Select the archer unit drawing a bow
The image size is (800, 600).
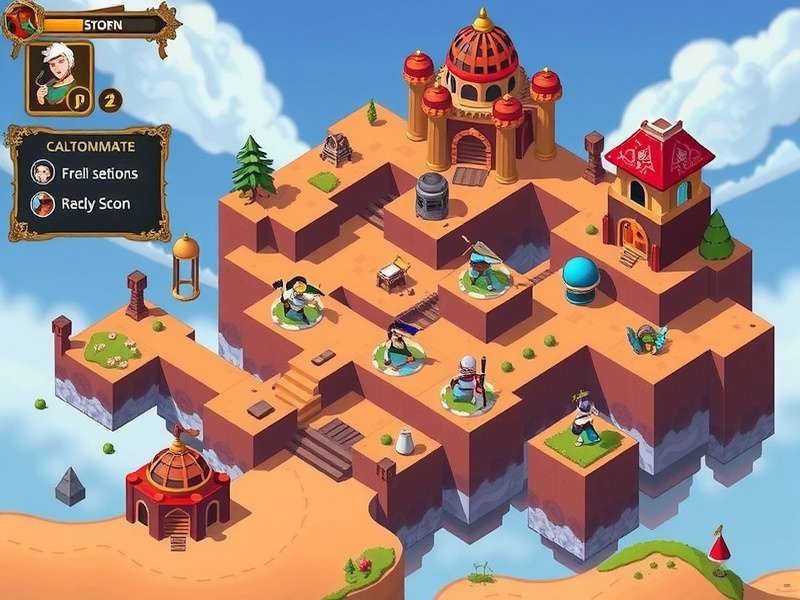483,267
